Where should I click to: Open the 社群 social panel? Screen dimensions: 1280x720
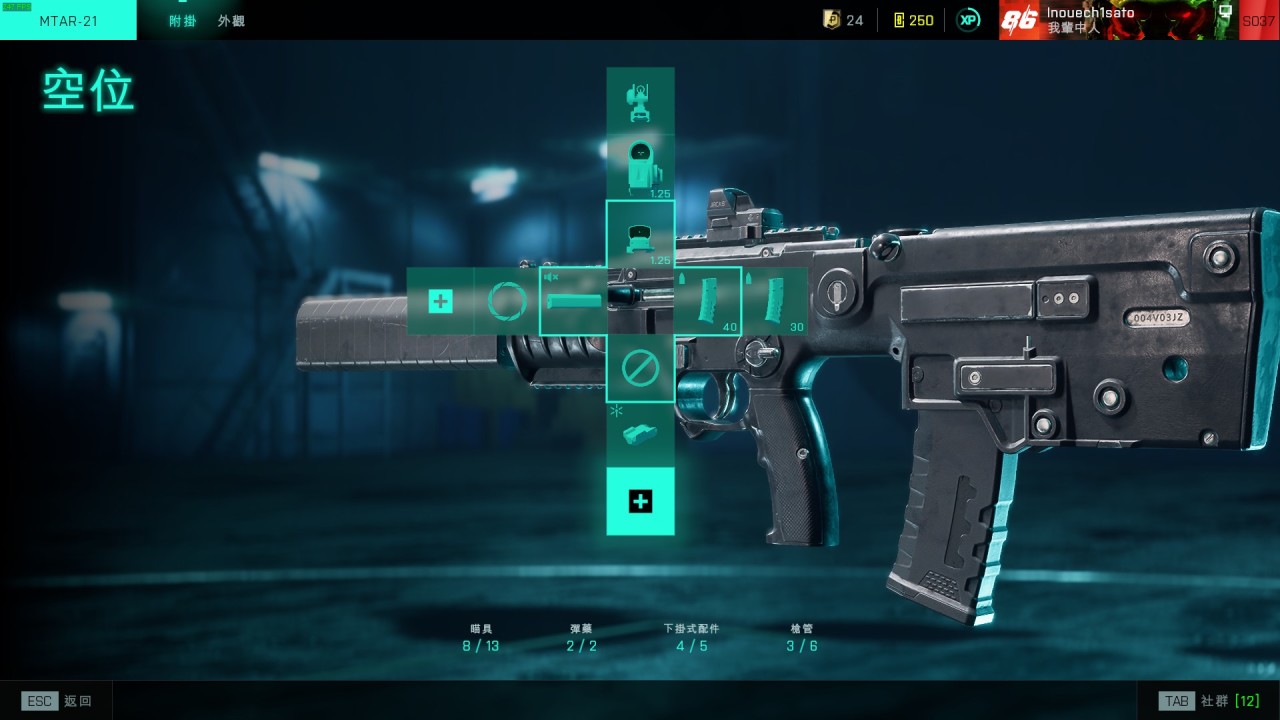click(1208, 701)
